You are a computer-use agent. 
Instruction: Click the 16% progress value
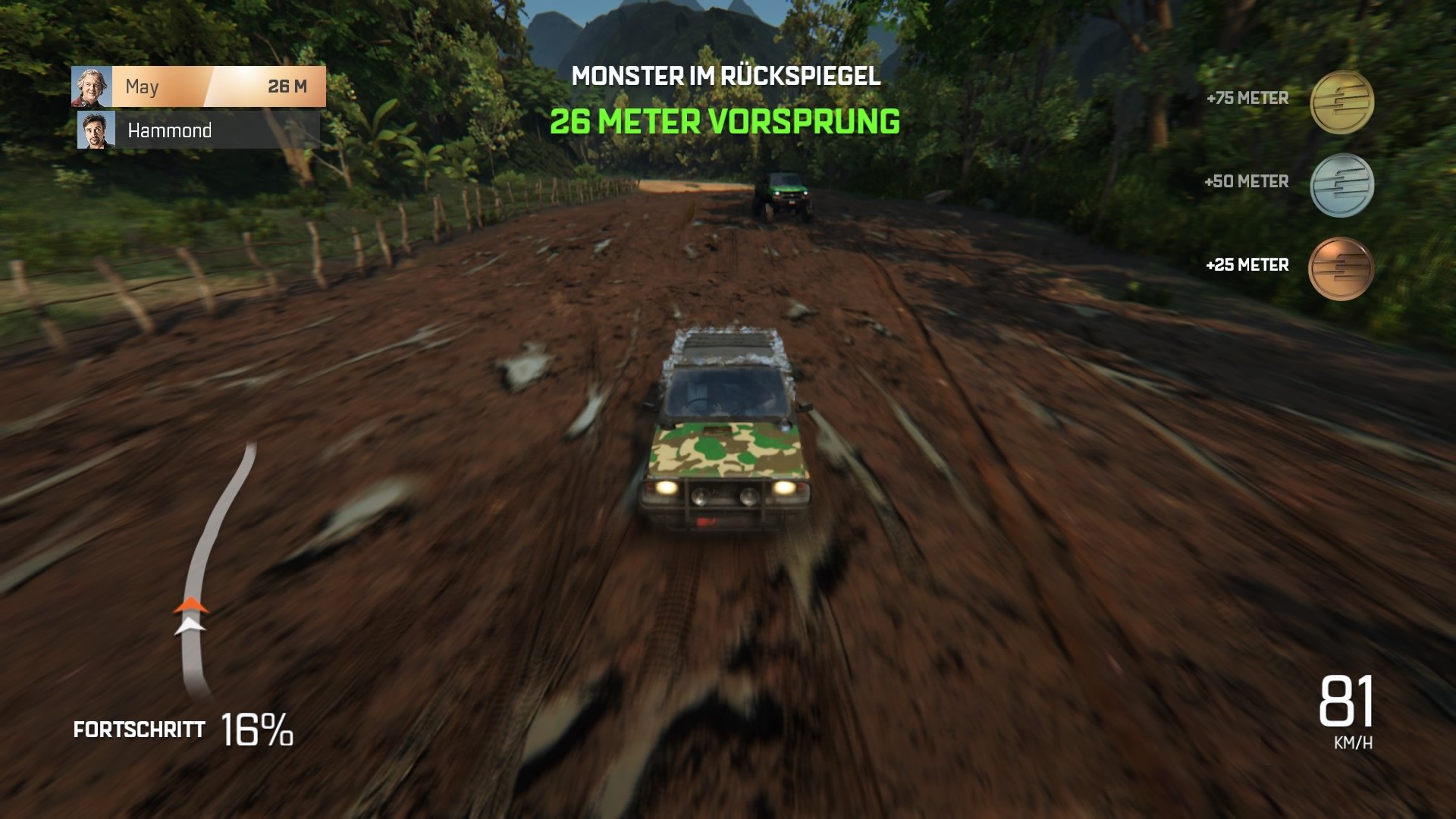(256, 730)
